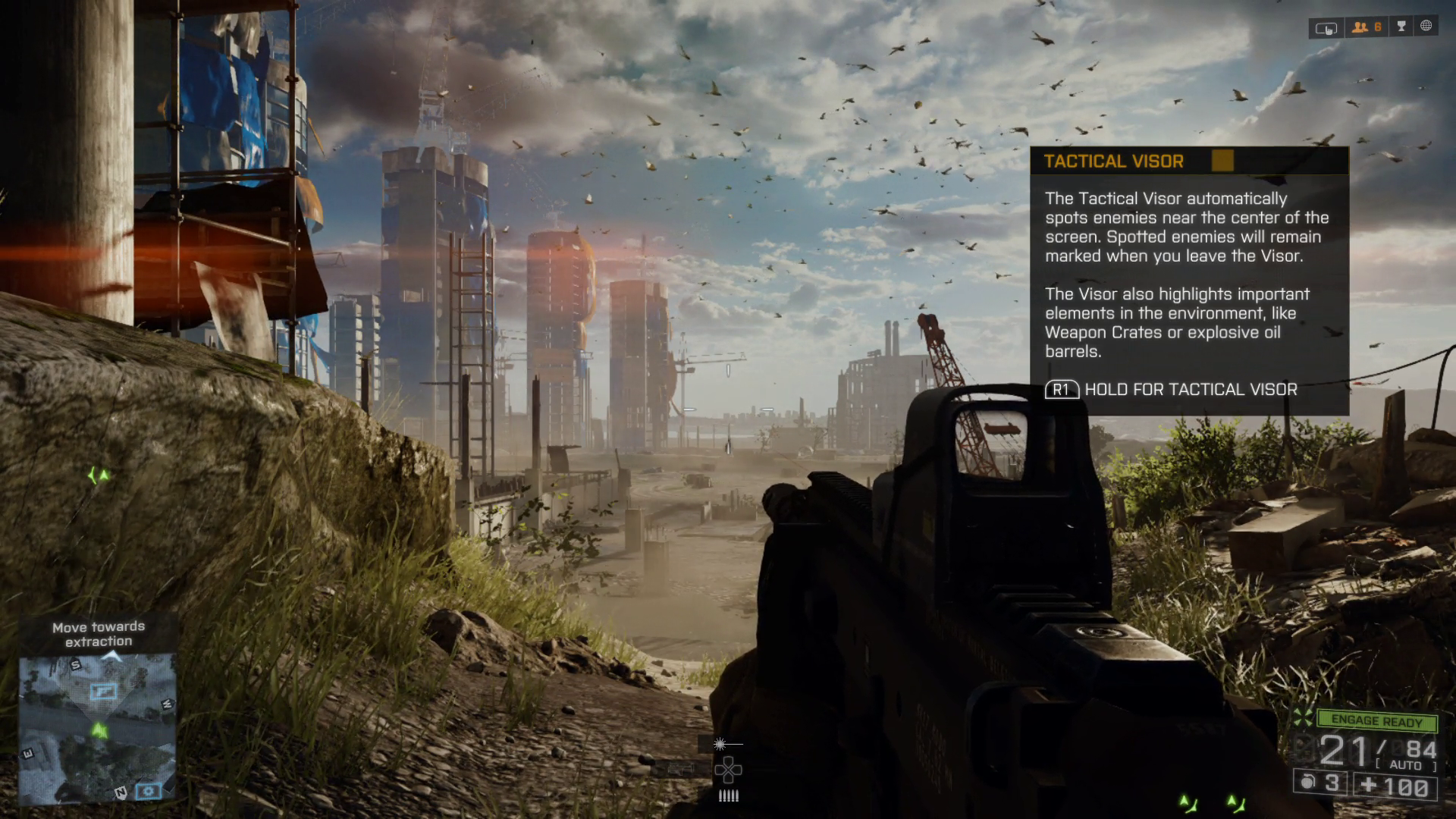1456x819 pixels.
Task: Open the orange friends list icon
Action: pyautogui.click(x=1367, y=27)
